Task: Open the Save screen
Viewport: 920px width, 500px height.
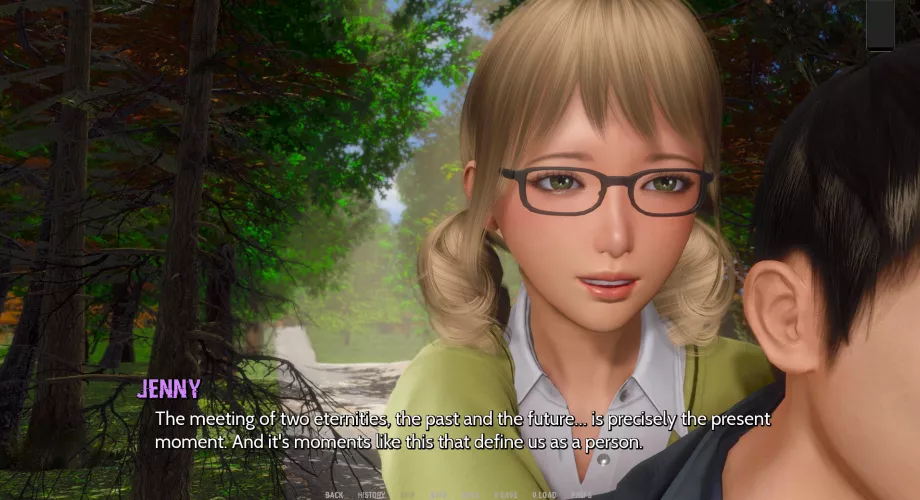Action: 470,495
